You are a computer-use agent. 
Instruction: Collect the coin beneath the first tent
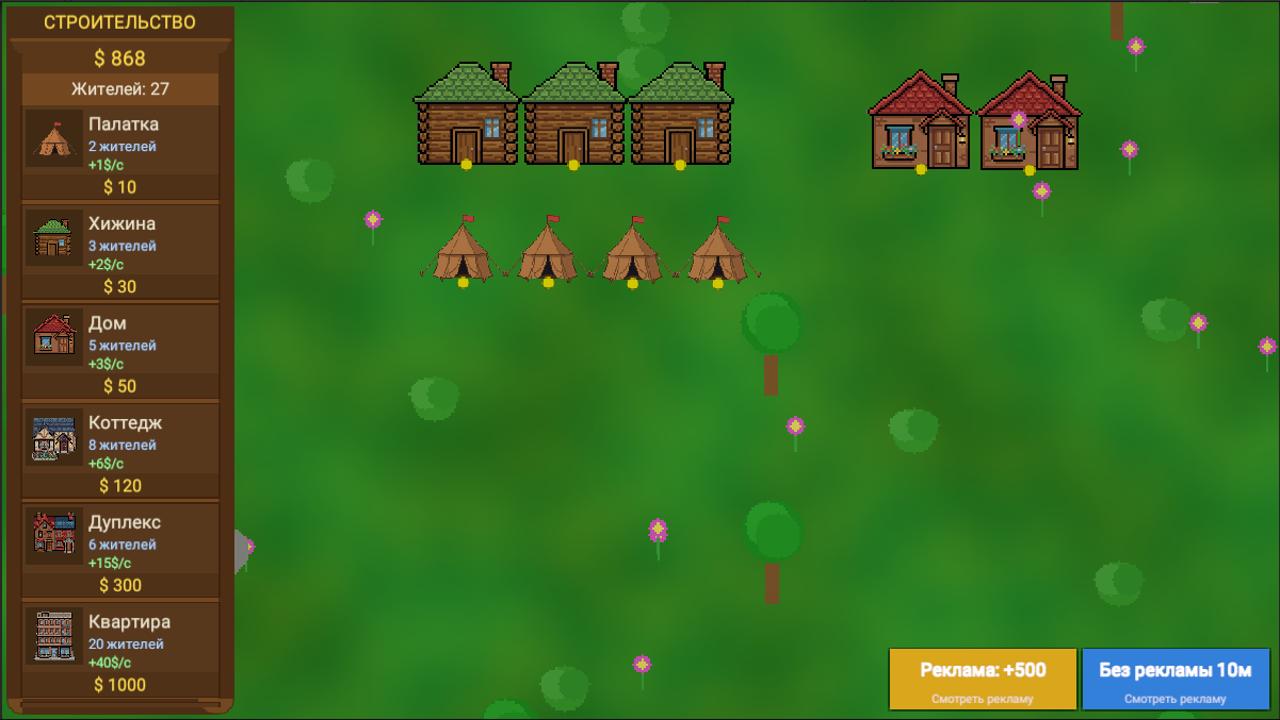tap(461, 284)
